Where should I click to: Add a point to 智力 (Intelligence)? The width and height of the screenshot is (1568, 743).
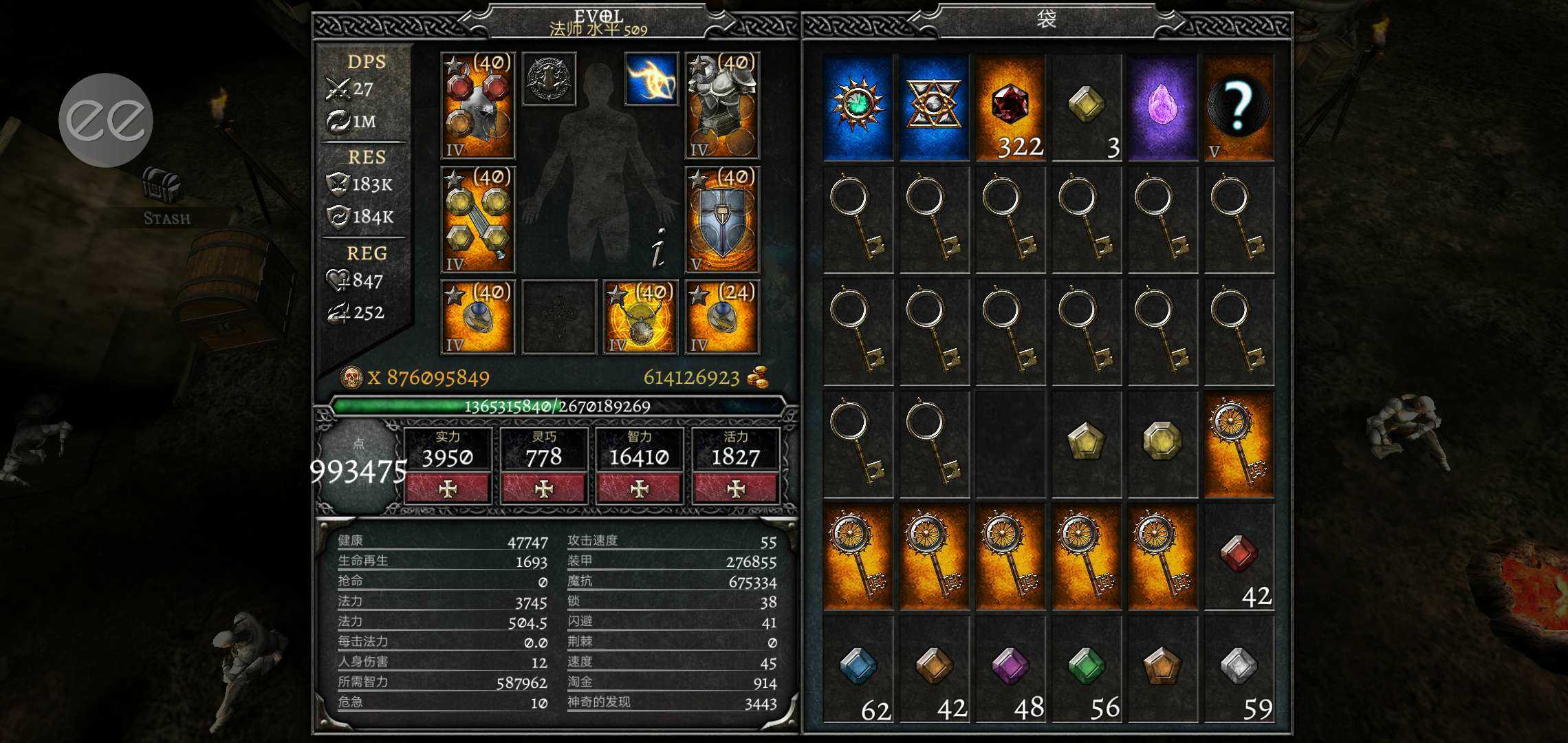(640, 488)
